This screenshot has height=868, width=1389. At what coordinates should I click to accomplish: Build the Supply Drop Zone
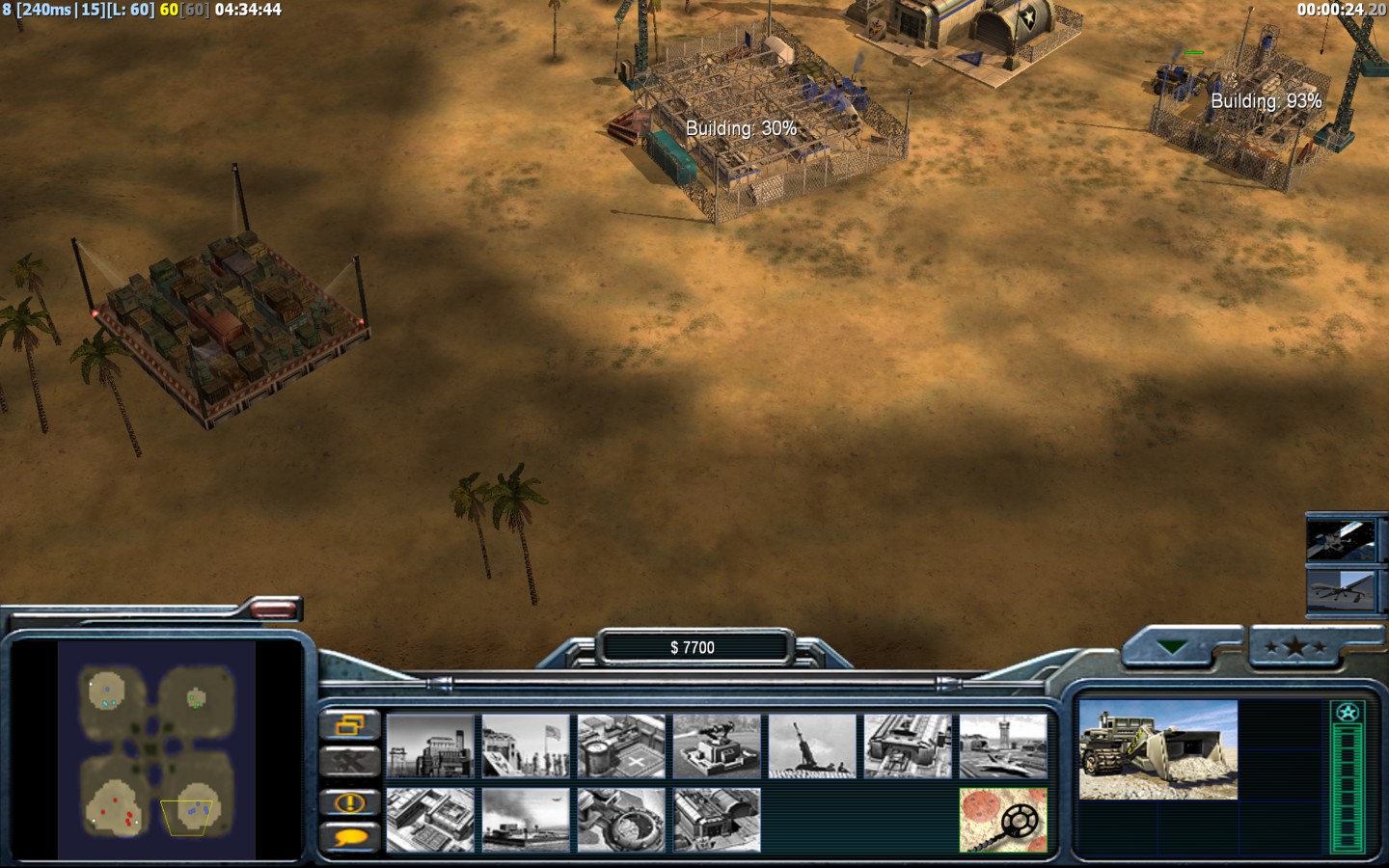tap(526, 820)
